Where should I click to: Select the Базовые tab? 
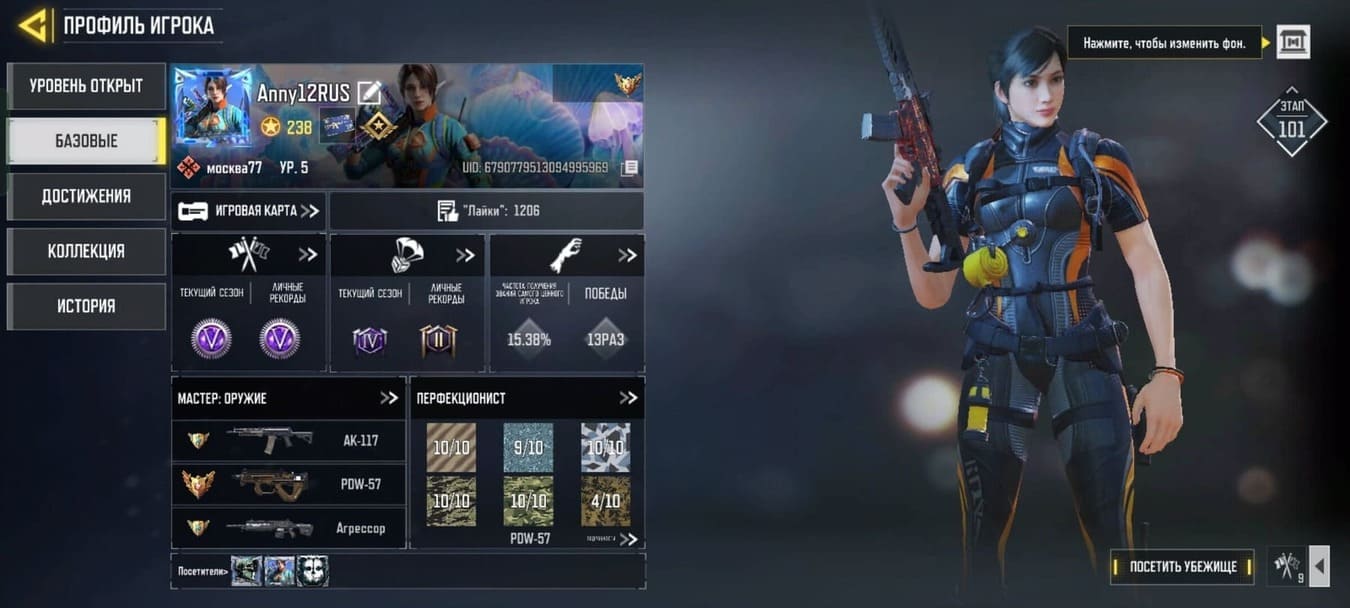click(86, 141)
